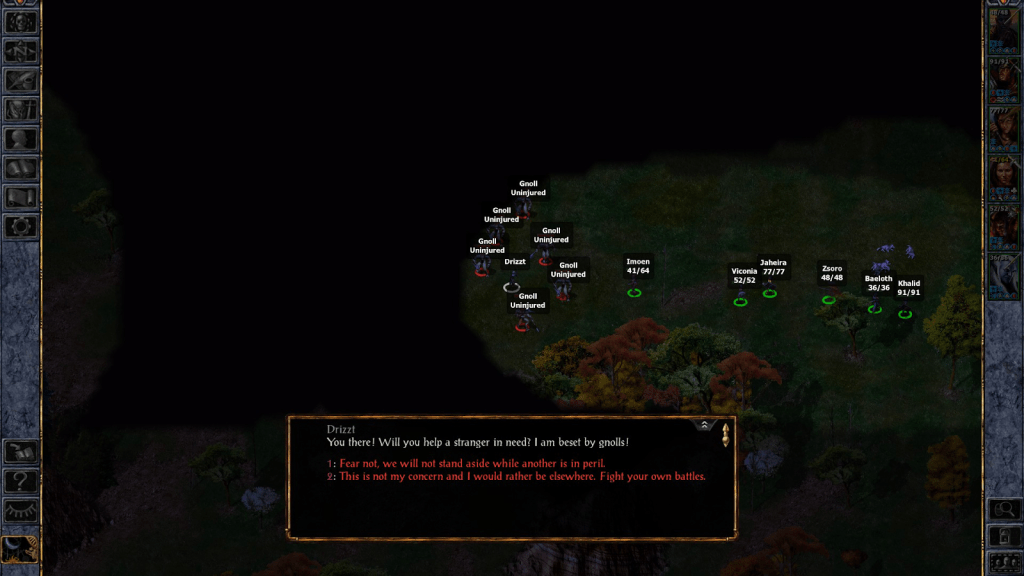This screenshot has width=1024, height=576.
Task: Open the options menu via the gear icon
Action: coord(21,226)
